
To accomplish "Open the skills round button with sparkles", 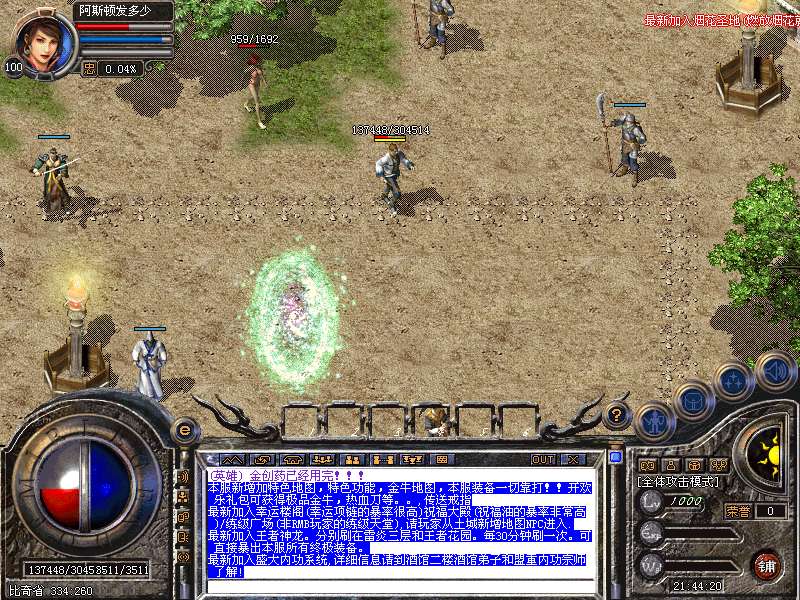I will (735, 382).
